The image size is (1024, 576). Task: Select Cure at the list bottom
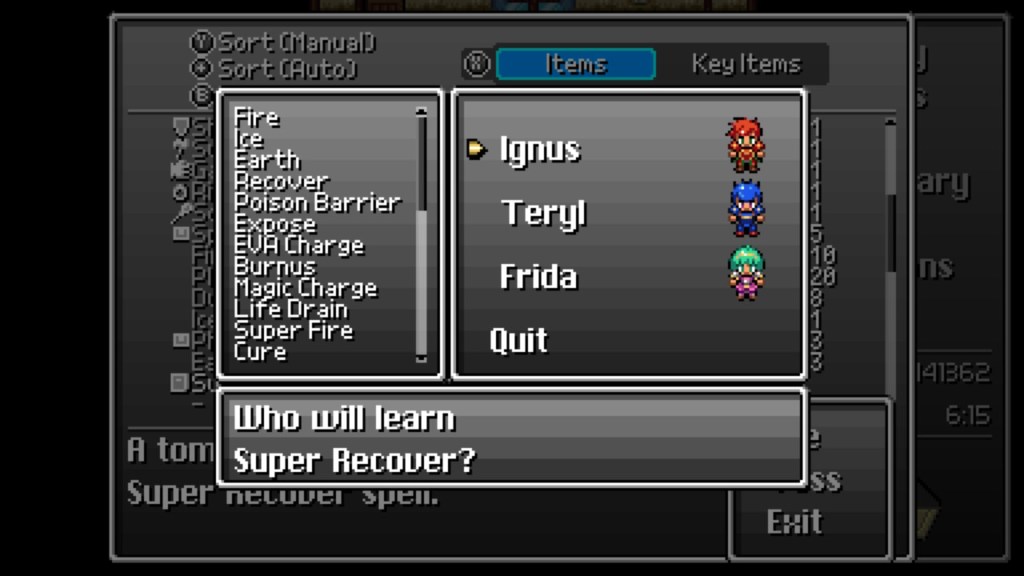259,352
